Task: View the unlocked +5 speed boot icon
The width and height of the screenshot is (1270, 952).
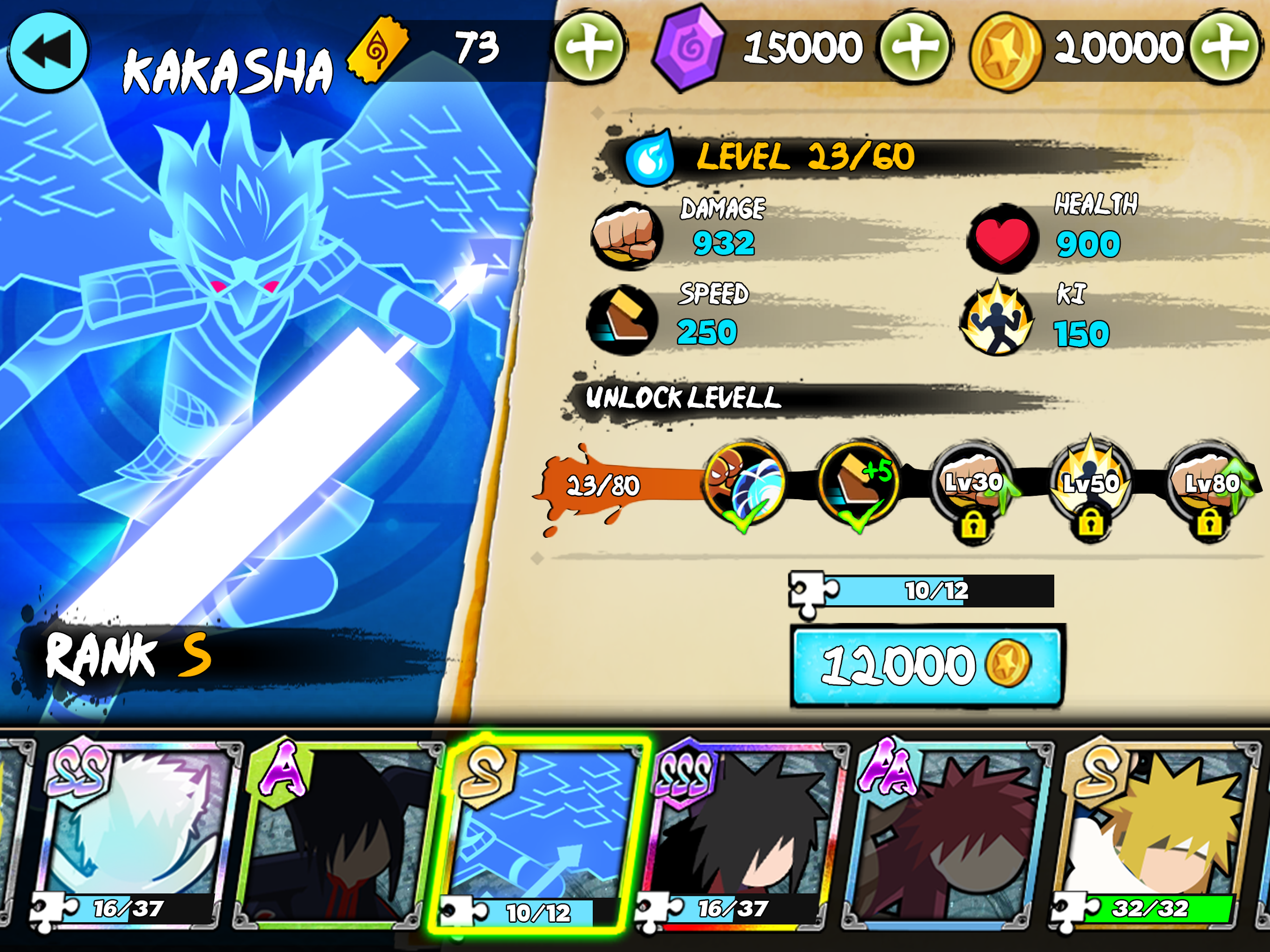Action: [858, 484]
